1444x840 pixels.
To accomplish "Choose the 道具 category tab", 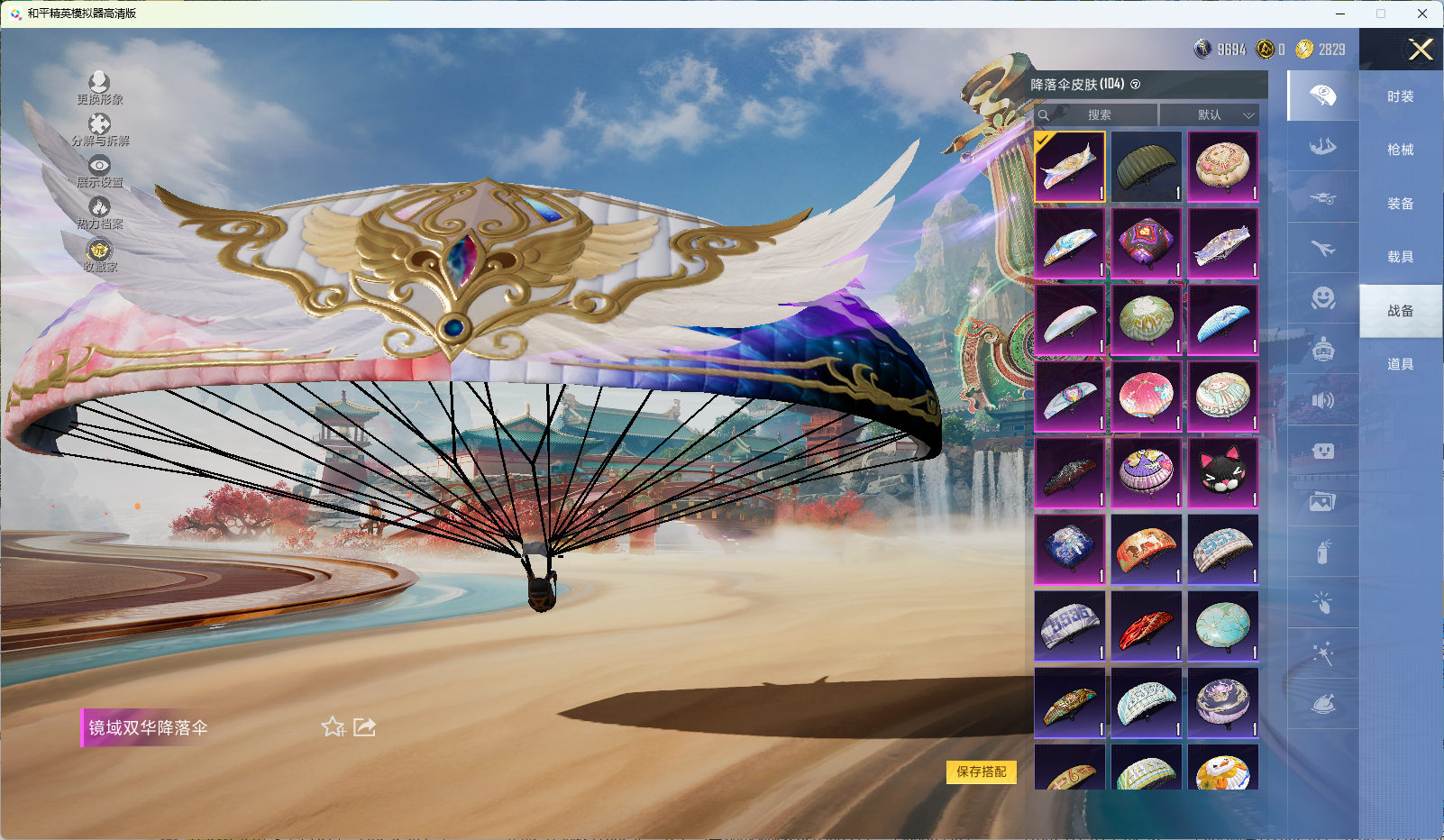I will pos(1400,364).
